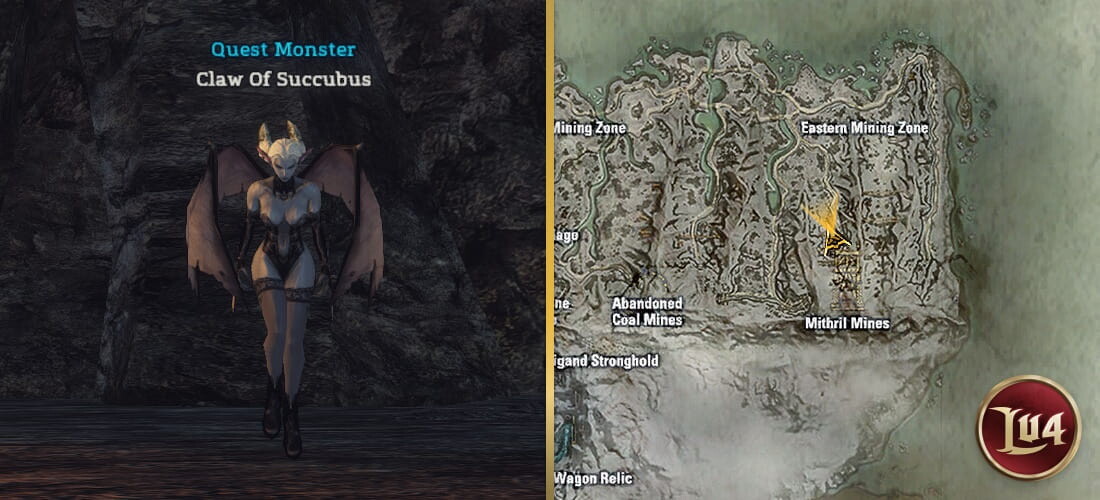This screenshot has height=500, width=1100.
Task: Select the Abandoned Coal Mines map label
Action: pos(647,312)
